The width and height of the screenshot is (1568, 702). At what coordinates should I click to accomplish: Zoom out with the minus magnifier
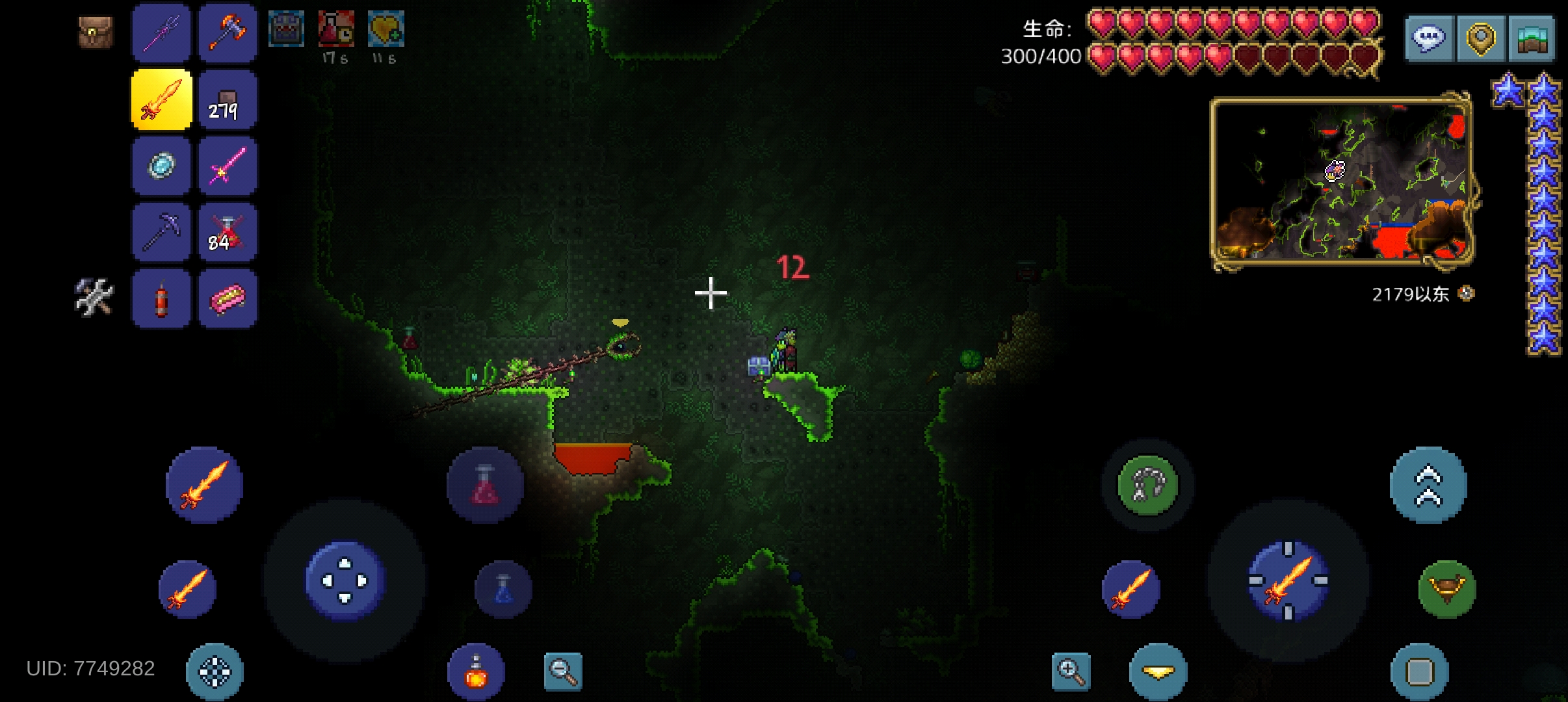click(x=563, y=671)
